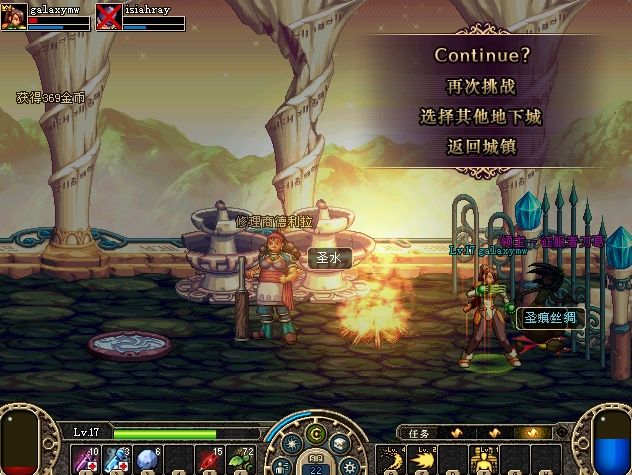
Task: Click isiahray's crossed-out party portrait
Action: click(109, 14)
